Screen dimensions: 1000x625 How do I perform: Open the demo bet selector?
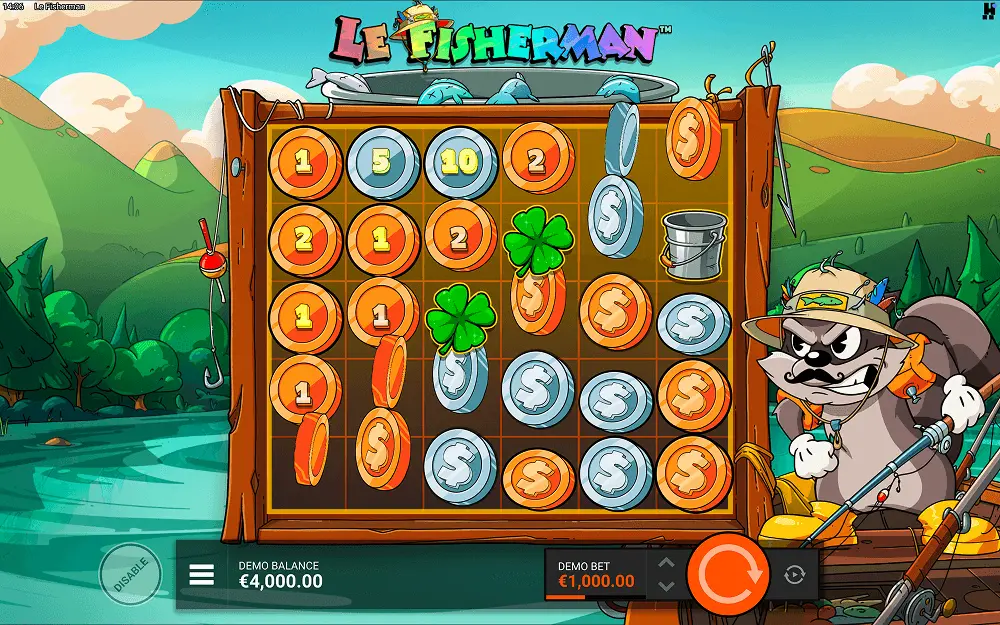pos(596,574)
